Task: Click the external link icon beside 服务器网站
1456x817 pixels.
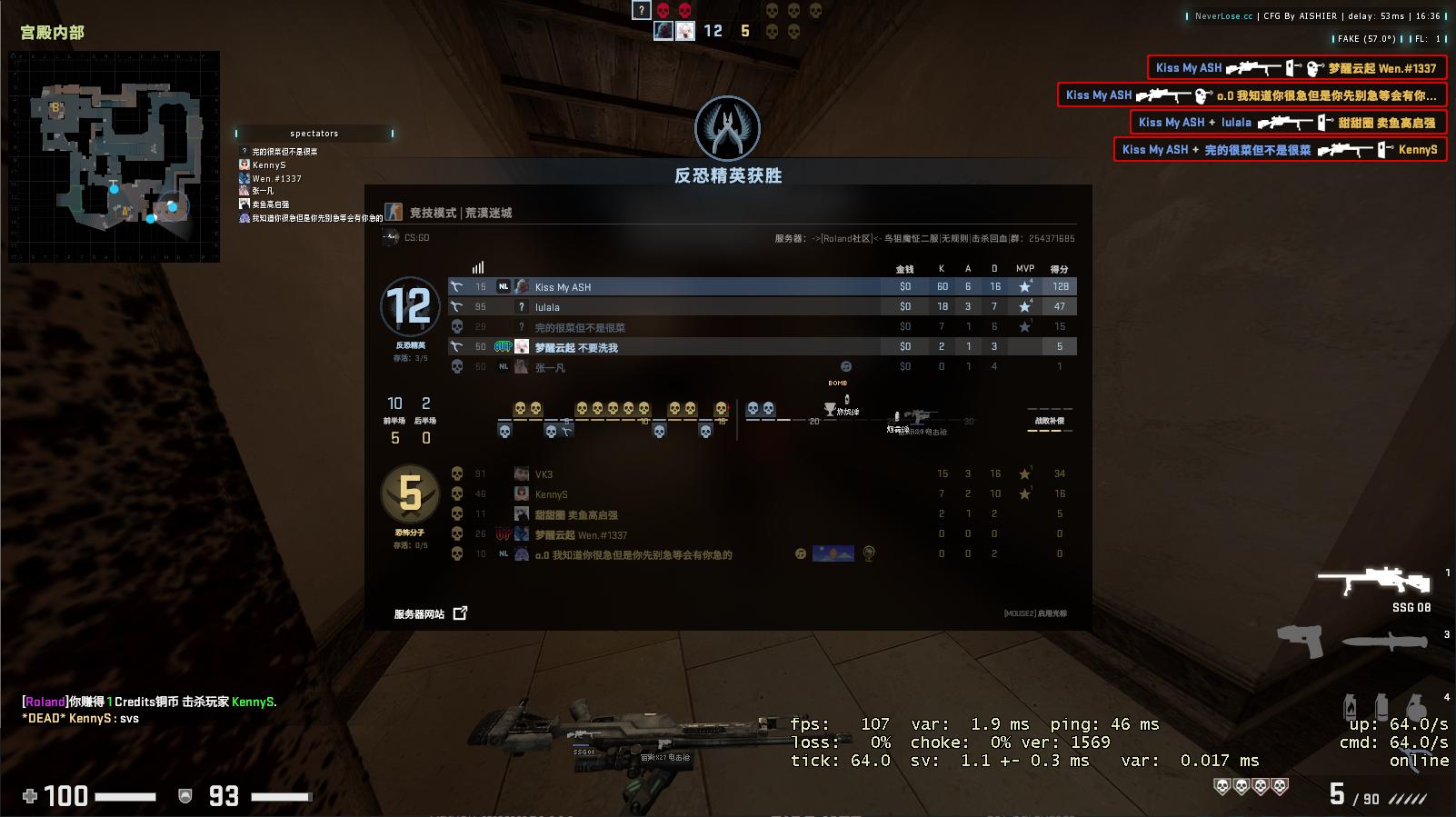Action: (460, 613)
